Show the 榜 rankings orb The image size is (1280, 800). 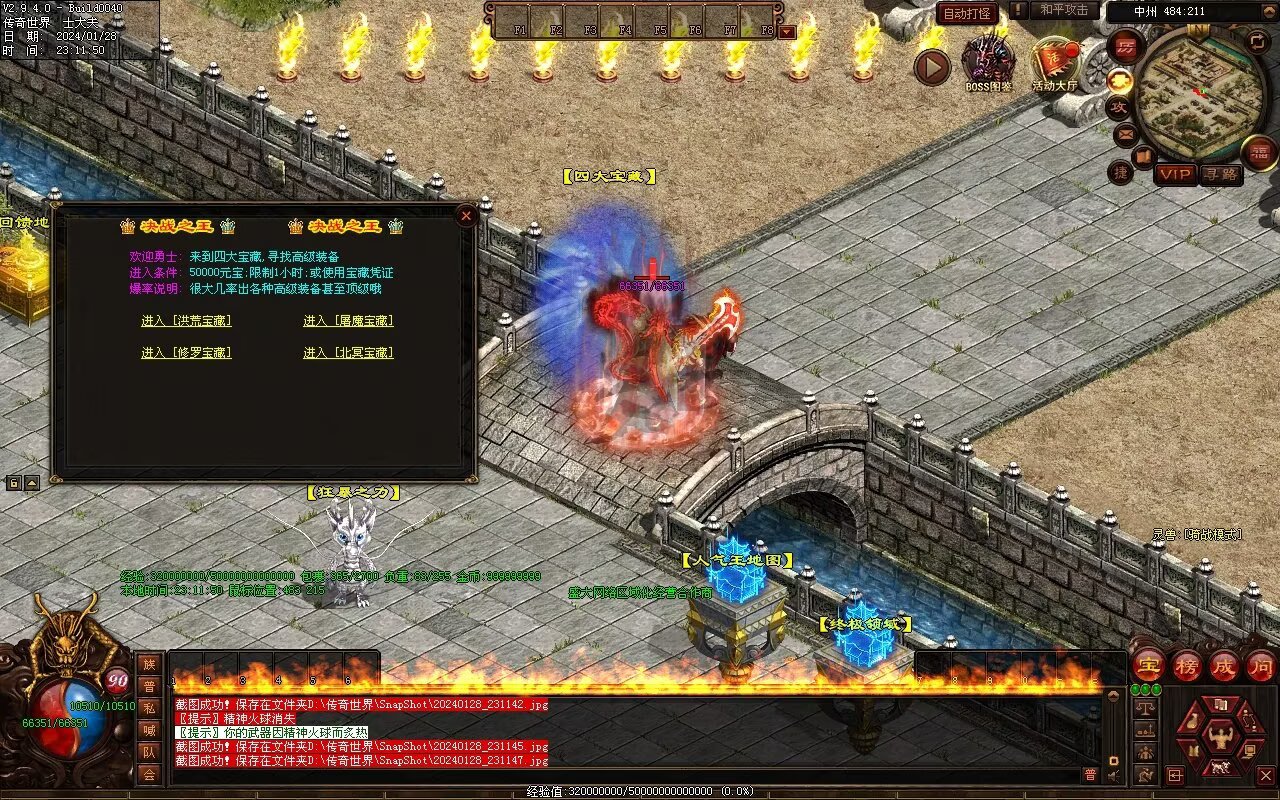click(x=1187, y=665)
